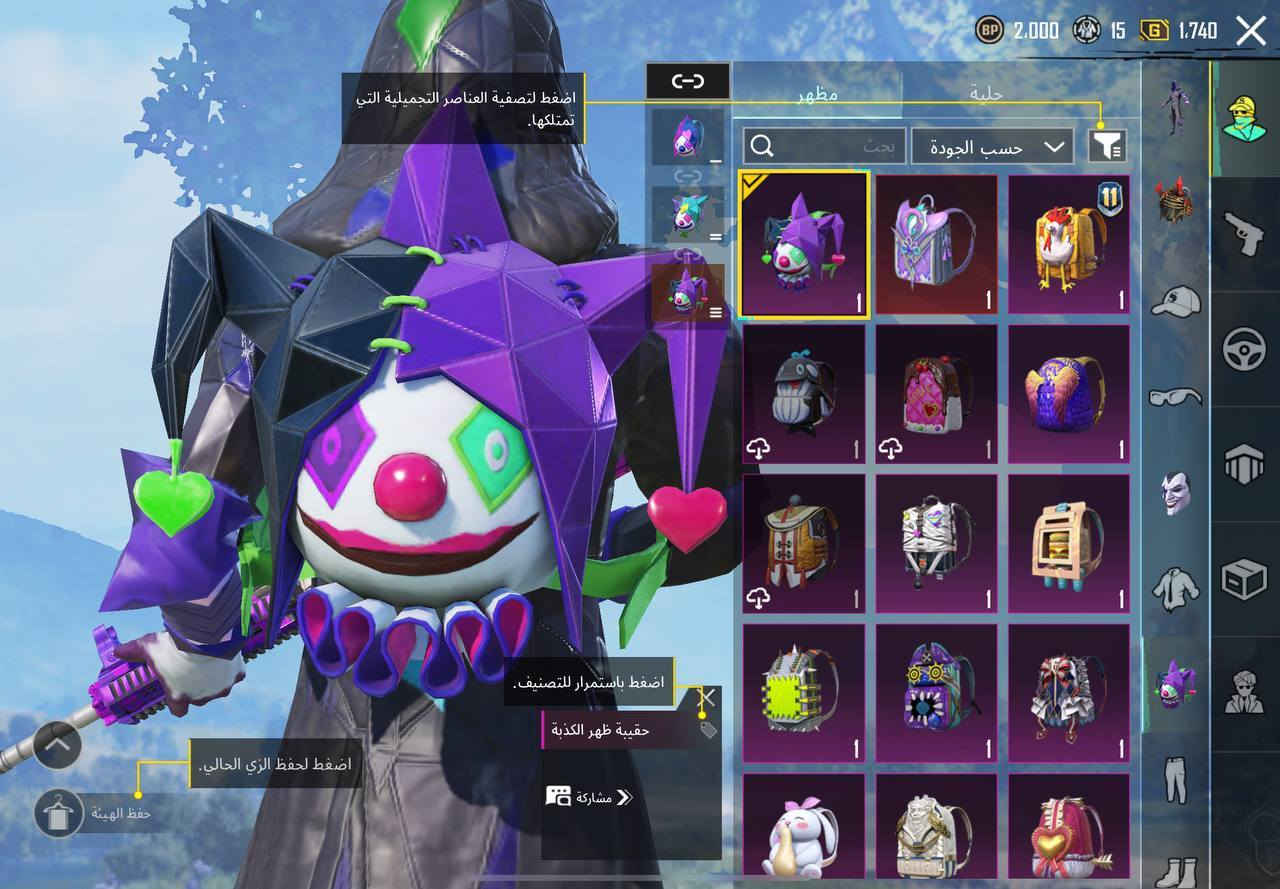The image size is (1280, 889).
Task: Open the crate box category
Action: [x=1245, y=578]
